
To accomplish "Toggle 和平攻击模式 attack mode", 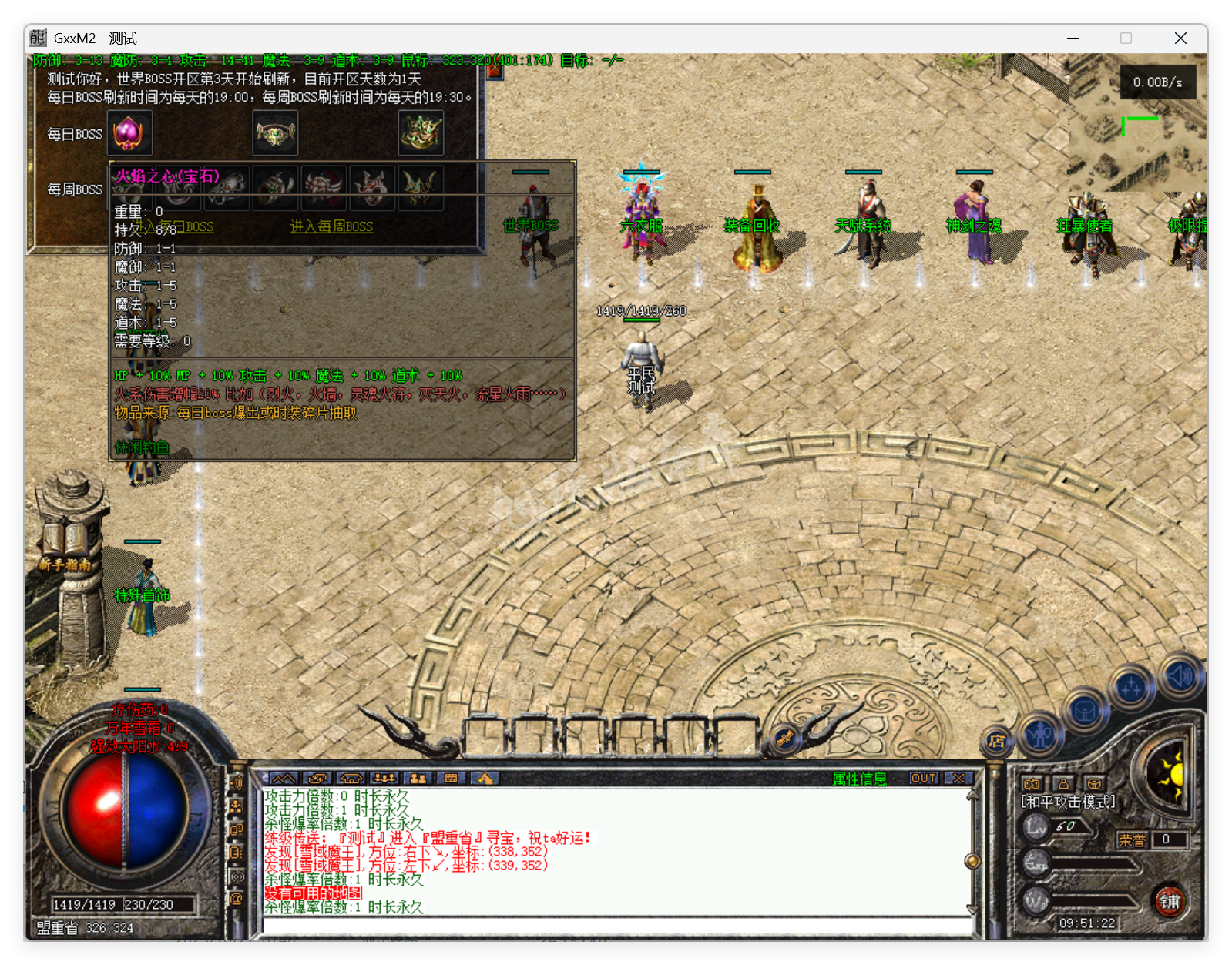I will (x=1067, y=800).
